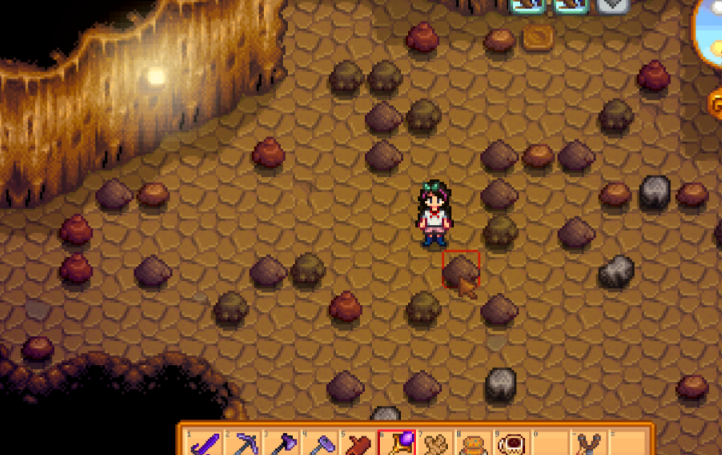
Task: Click the grey down-arrow button at top
Action: (613, 5)
